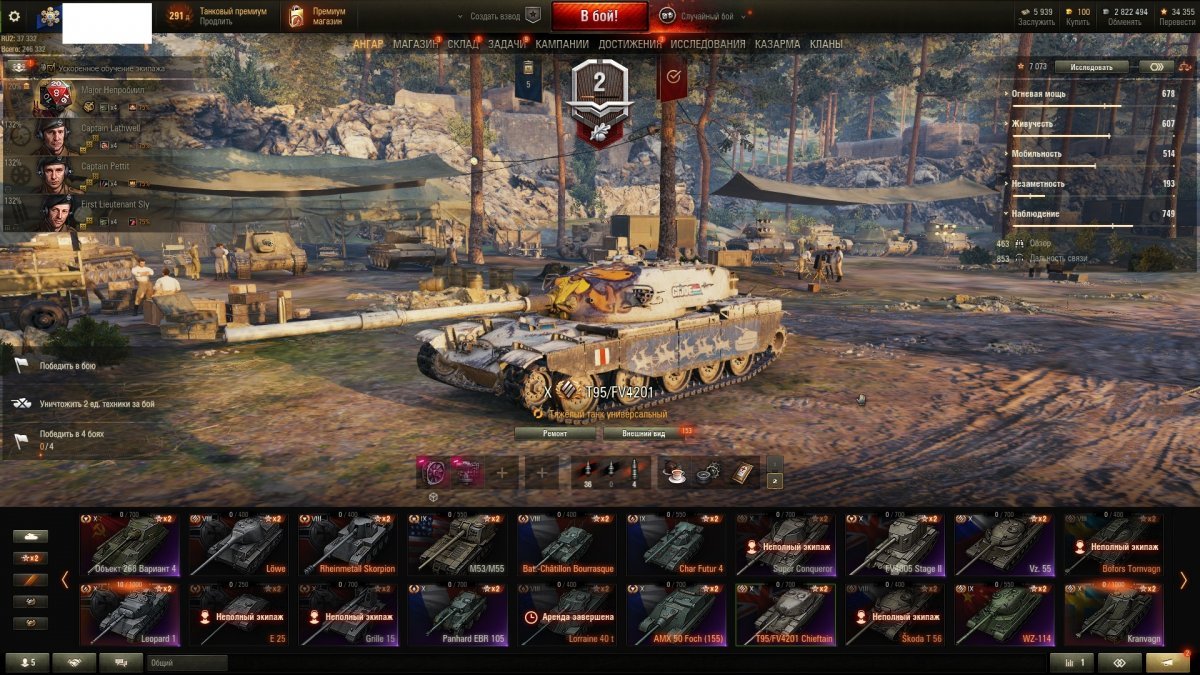Open the Внешний вид customization

point(644,434)
